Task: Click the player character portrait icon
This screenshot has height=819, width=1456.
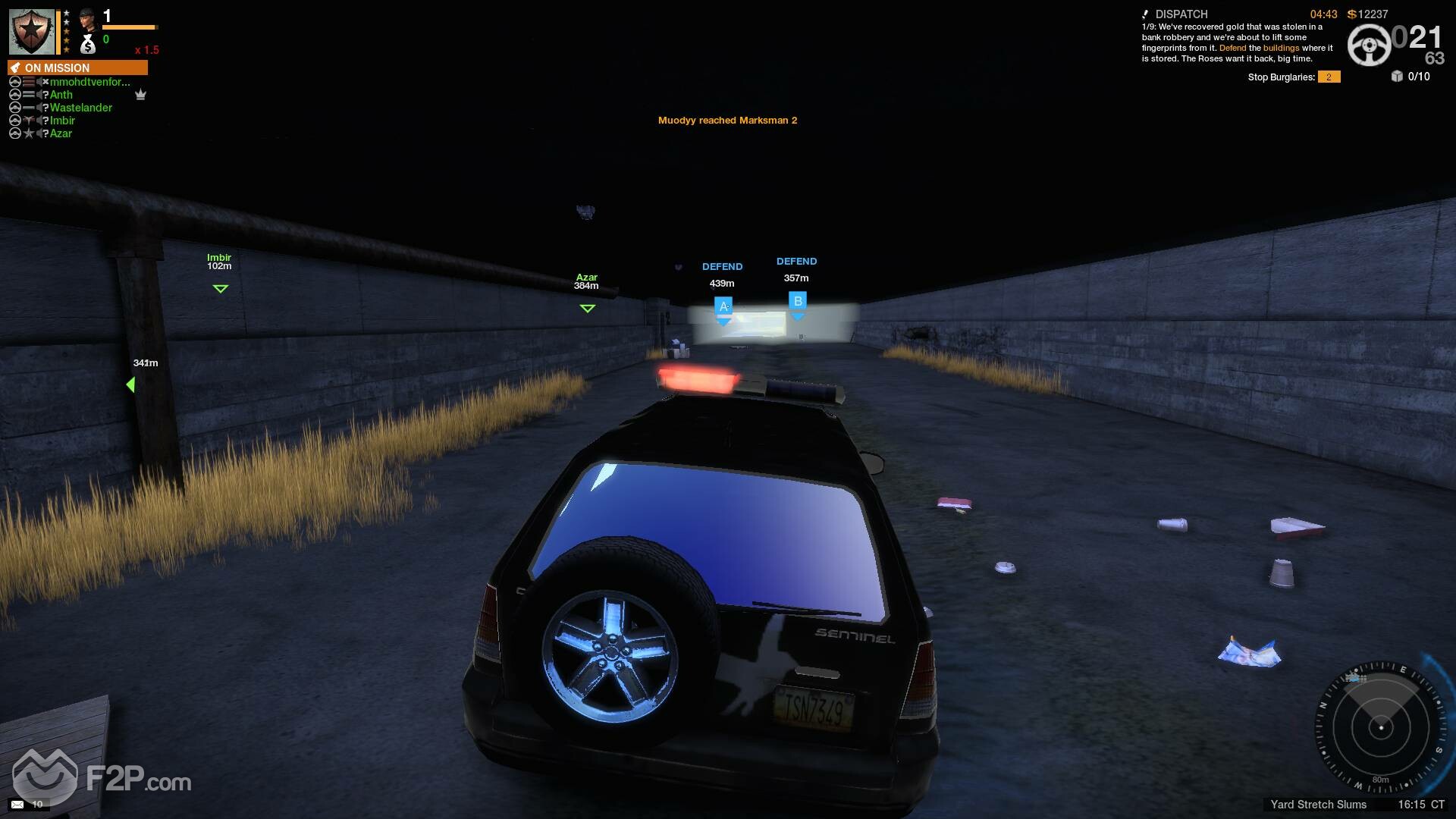Action: [88, 18]
